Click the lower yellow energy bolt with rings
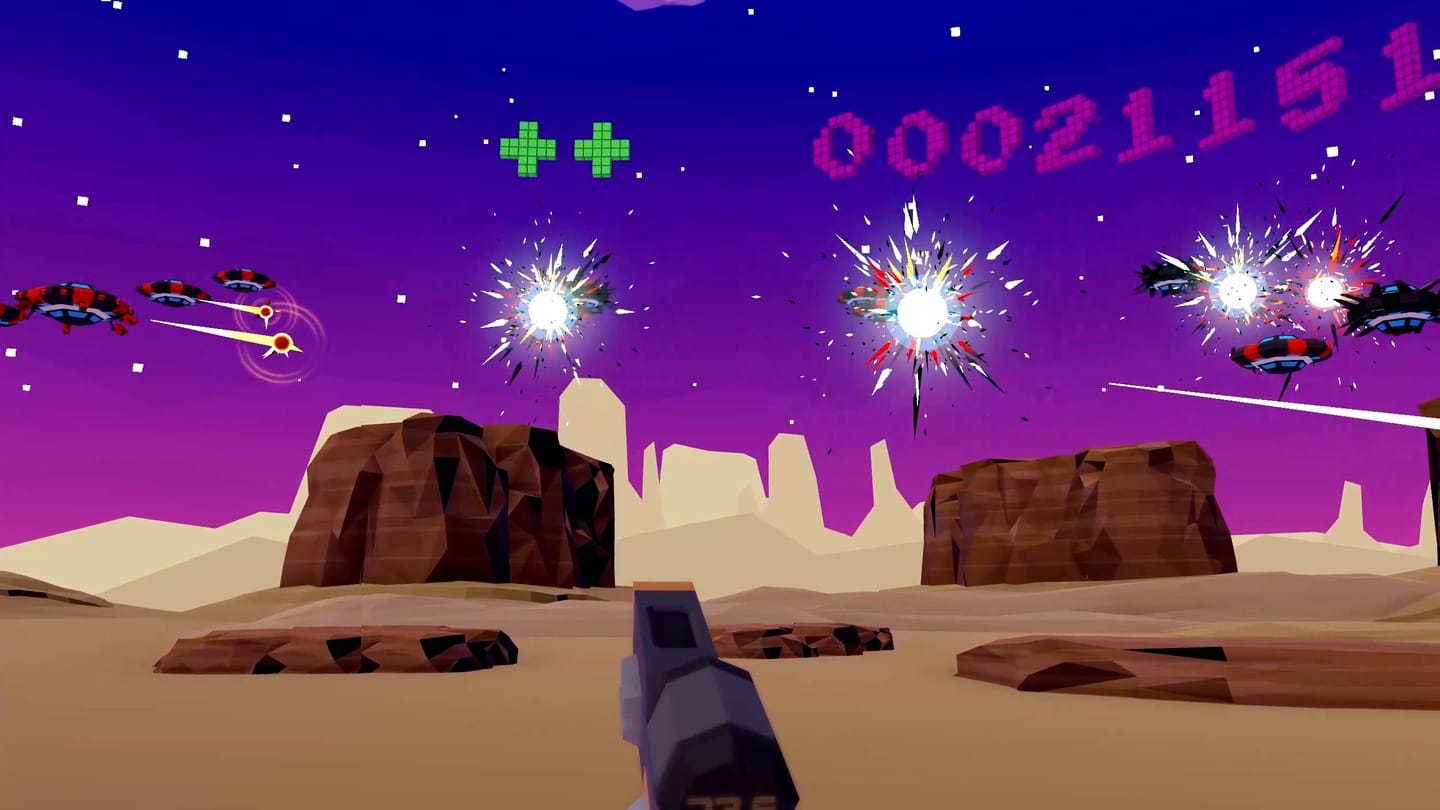1440x810 pixels. pyautogui.click(x=285, y=343)
